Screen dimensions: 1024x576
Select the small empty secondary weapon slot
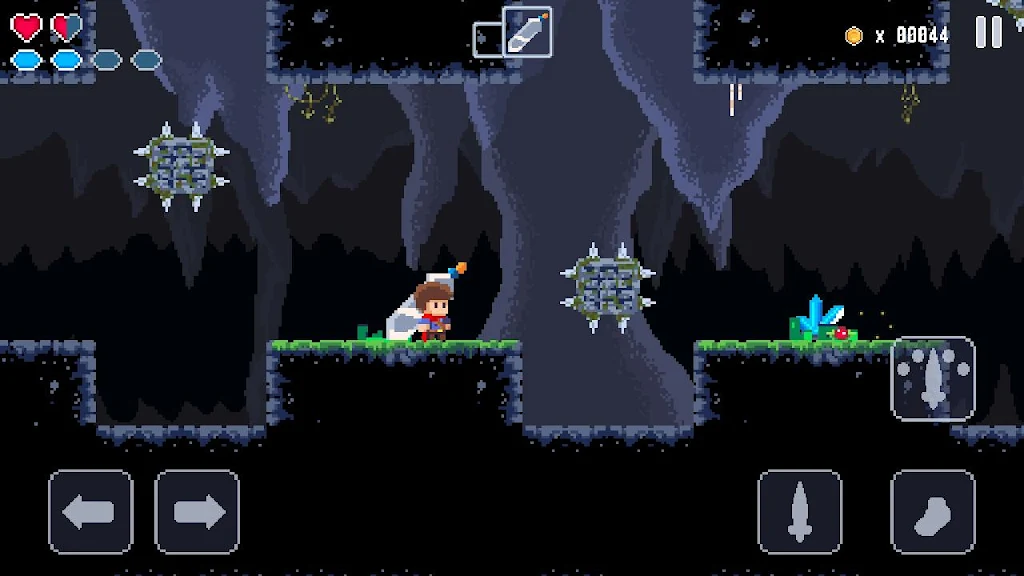pyautogui.click(x=486, y=39)
